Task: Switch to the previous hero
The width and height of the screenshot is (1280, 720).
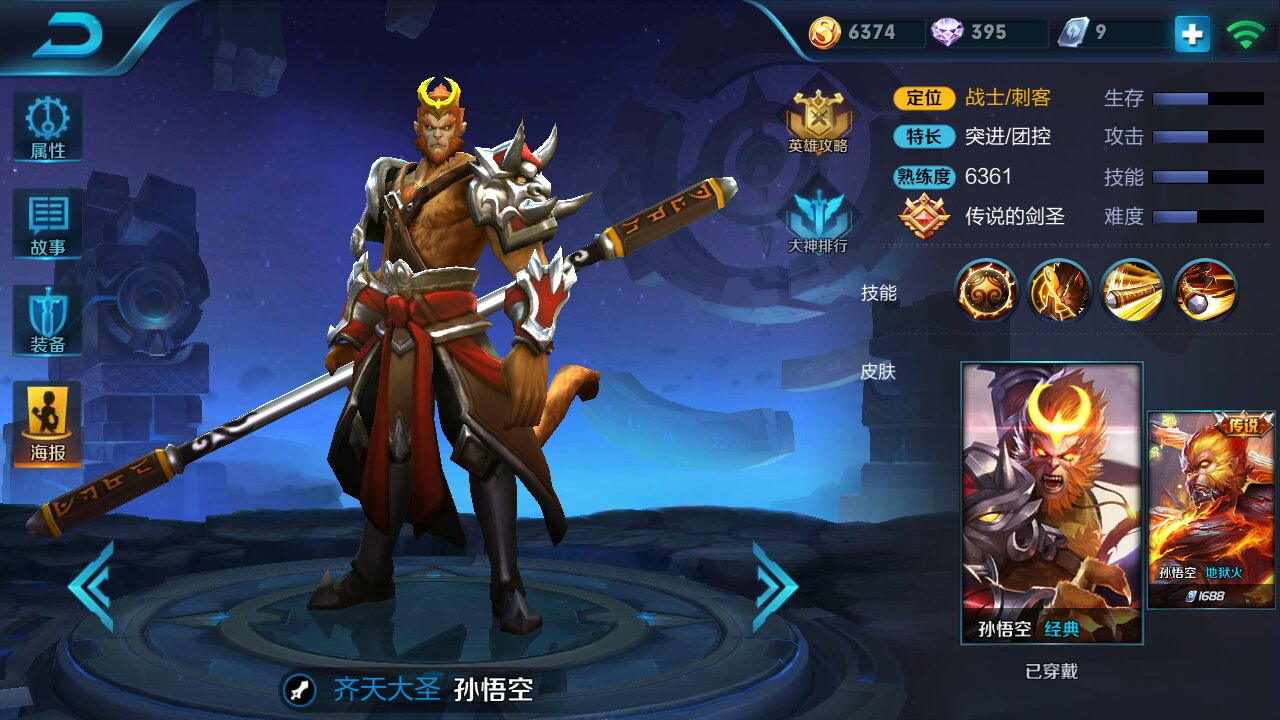Action: tap(91, 586)
